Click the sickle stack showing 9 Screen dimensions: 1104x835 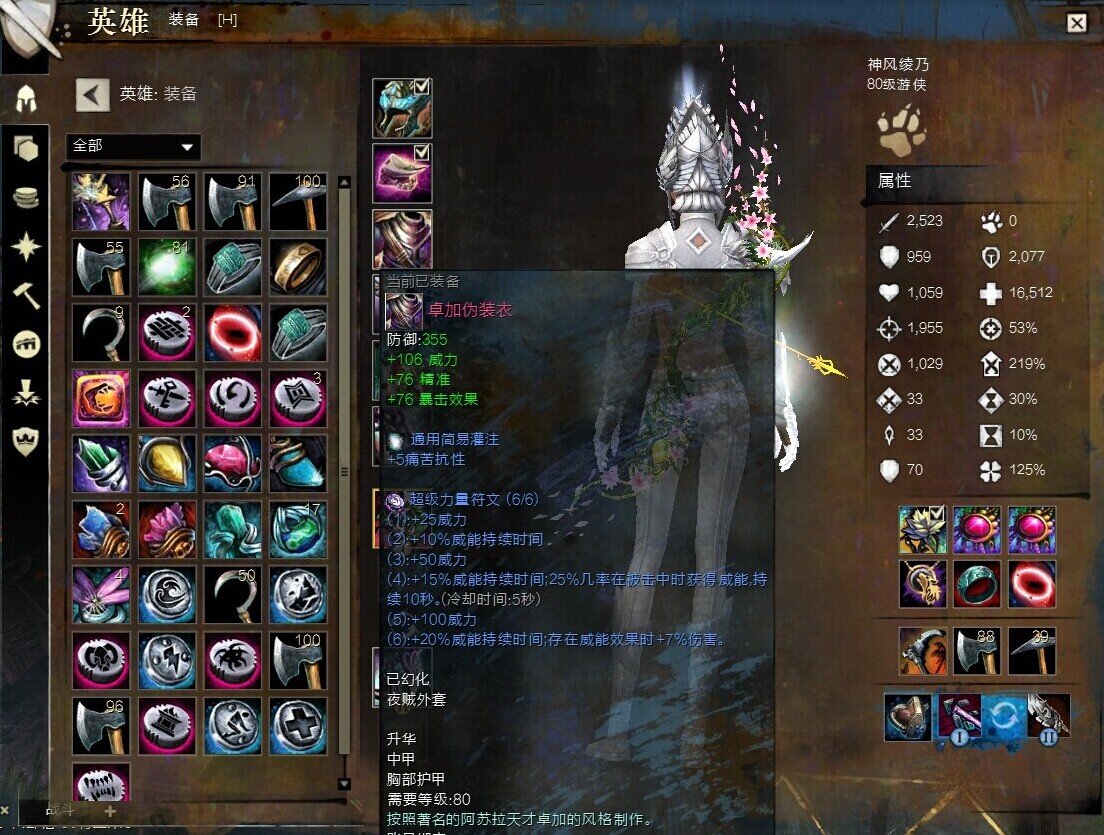coord(101,332)
